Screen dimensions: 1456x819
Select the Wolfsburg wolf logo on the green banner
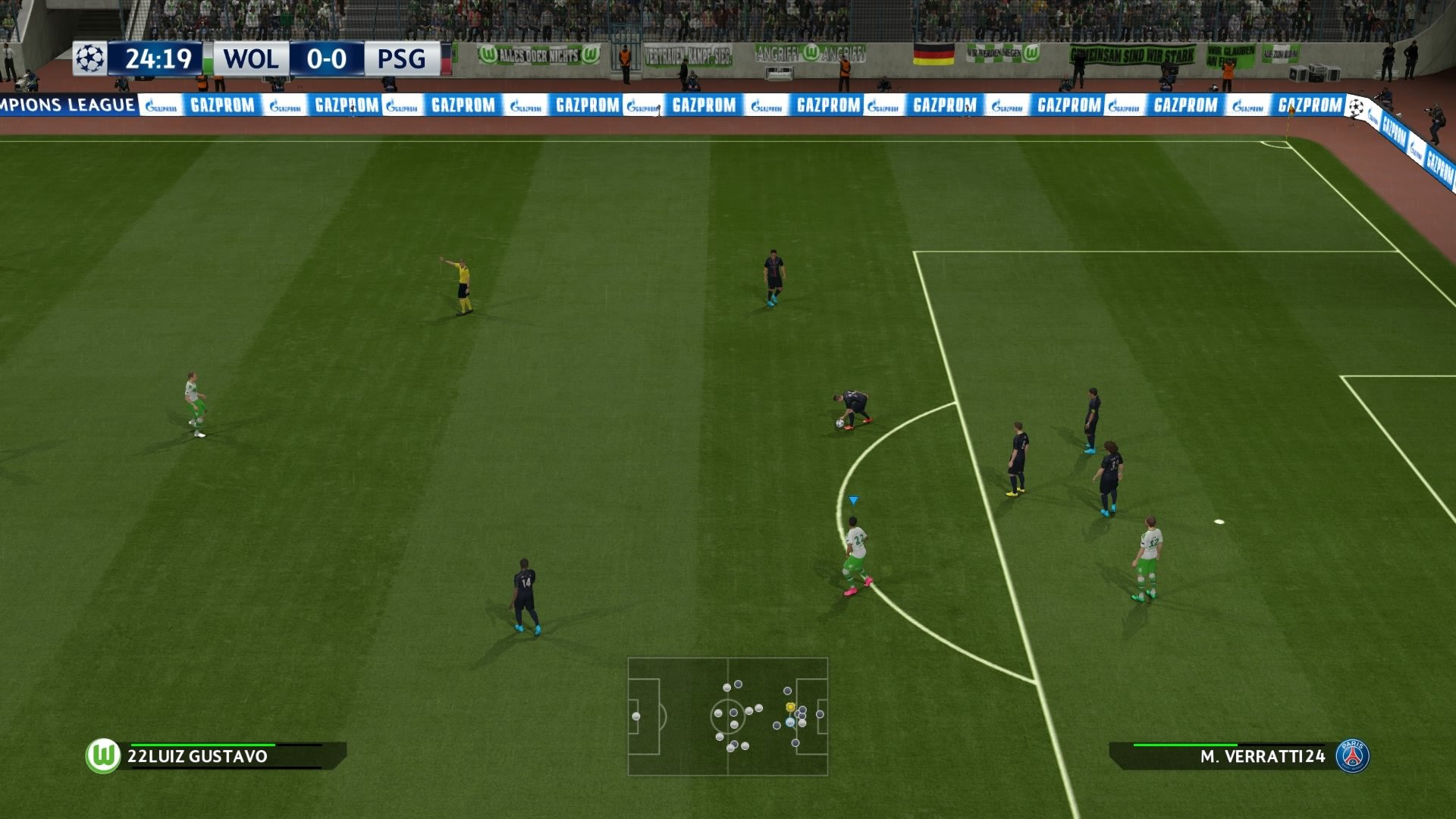pos(486,54)
